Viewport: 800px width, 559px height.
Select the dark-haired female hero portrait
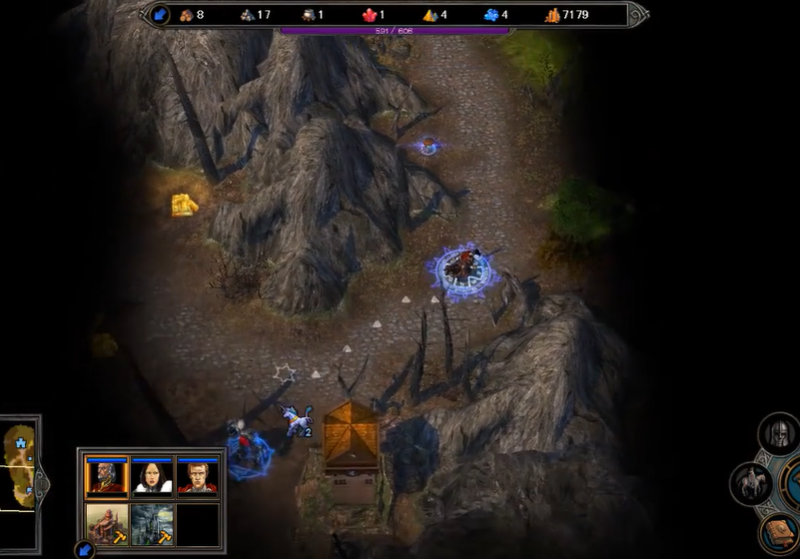pos(152,476)
